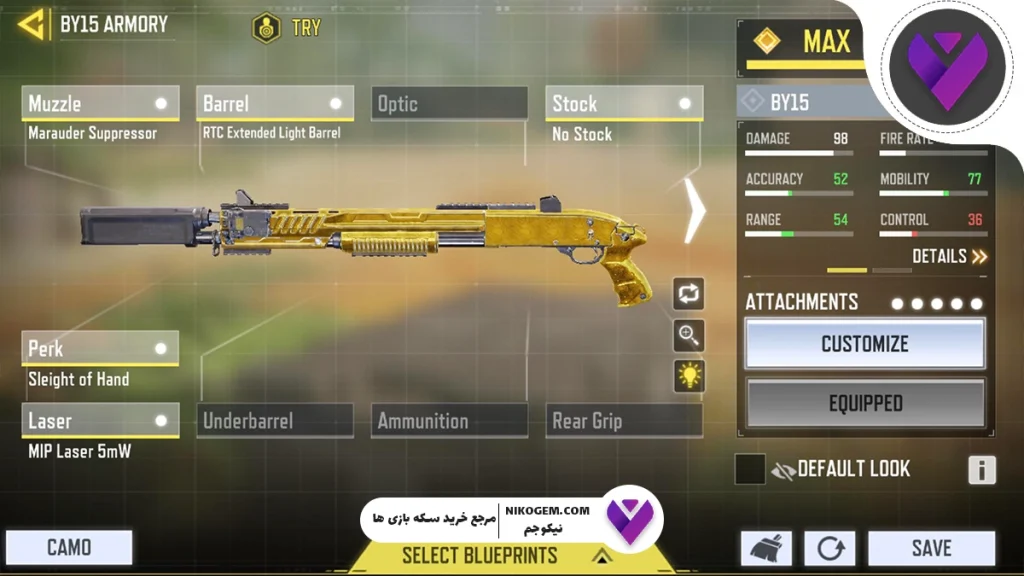Select the empty Optic slot

[449, 103]
